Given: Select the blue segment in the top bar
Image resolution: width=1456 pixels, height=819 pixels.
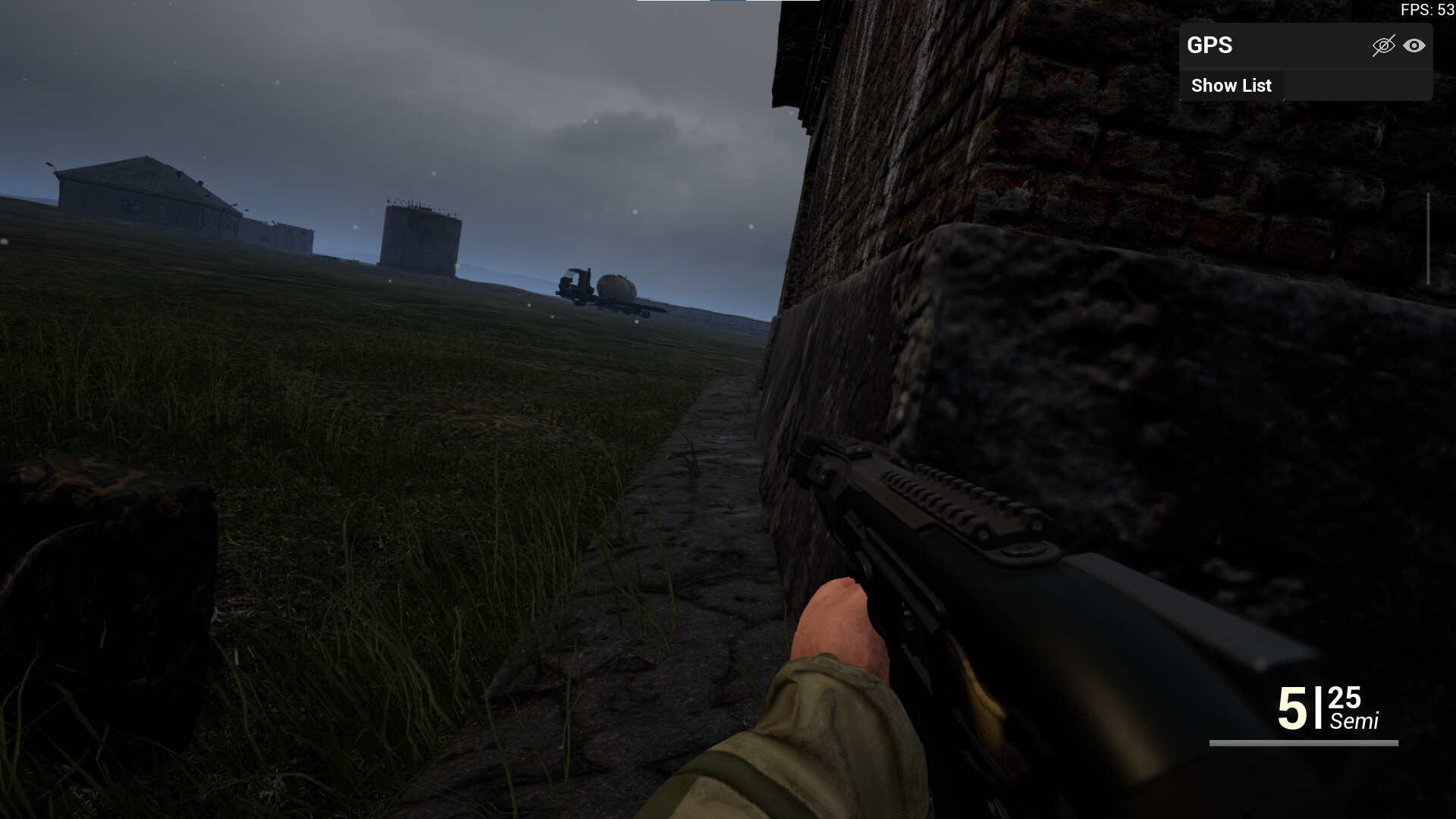Looking at the screenshot, I should pyautogui.click(x=726, y=4).
